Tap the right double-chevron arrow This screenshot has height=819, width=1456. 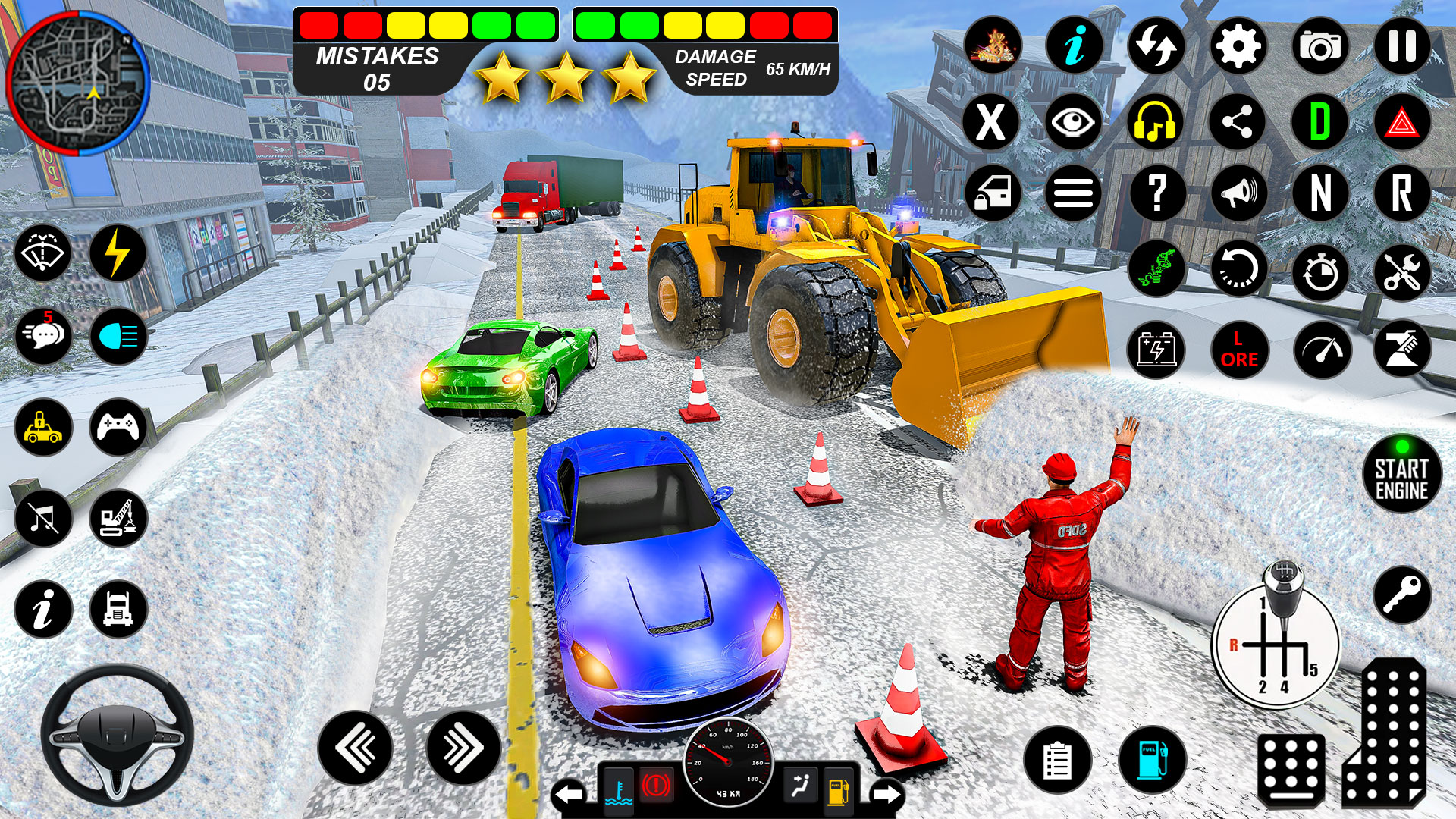(x=463, y=747)
